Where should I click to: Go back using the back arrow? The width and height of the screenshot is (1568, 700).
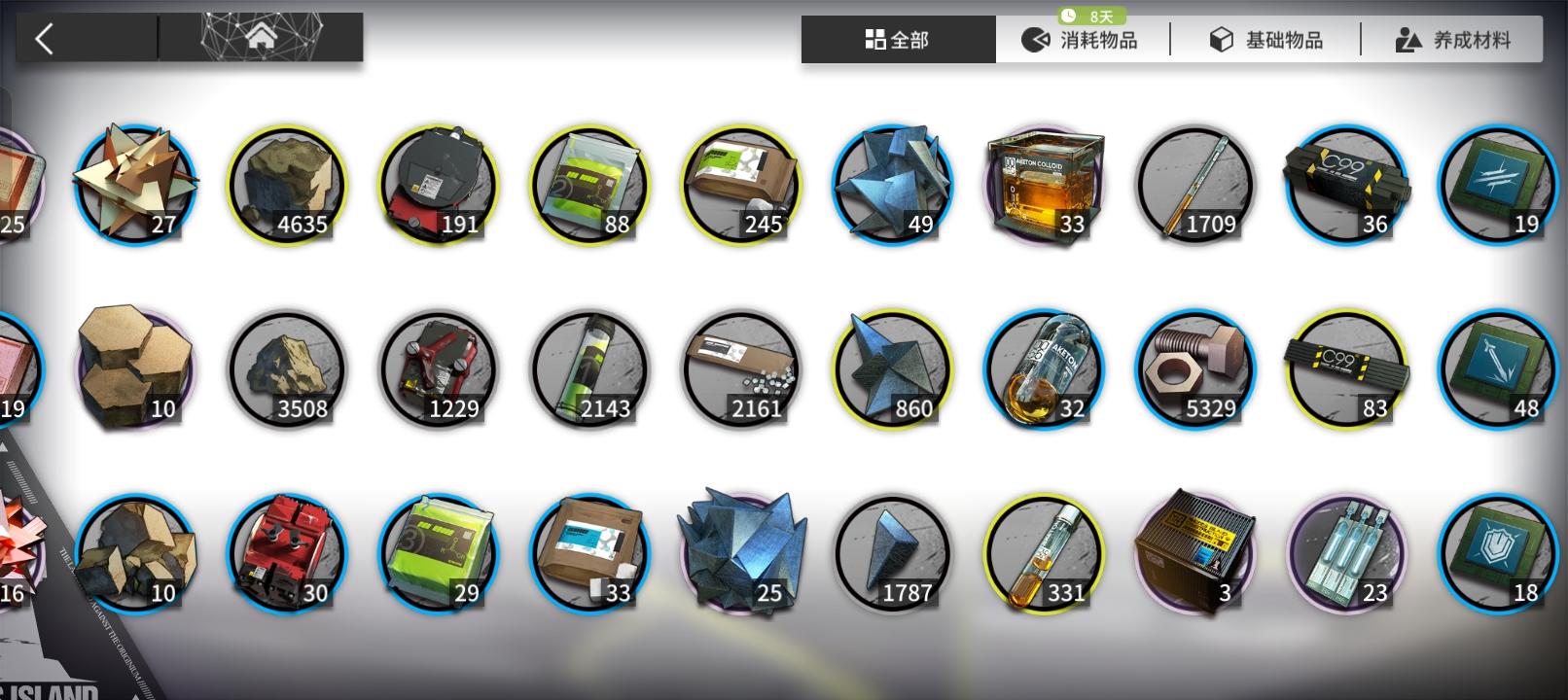(43, 36)
